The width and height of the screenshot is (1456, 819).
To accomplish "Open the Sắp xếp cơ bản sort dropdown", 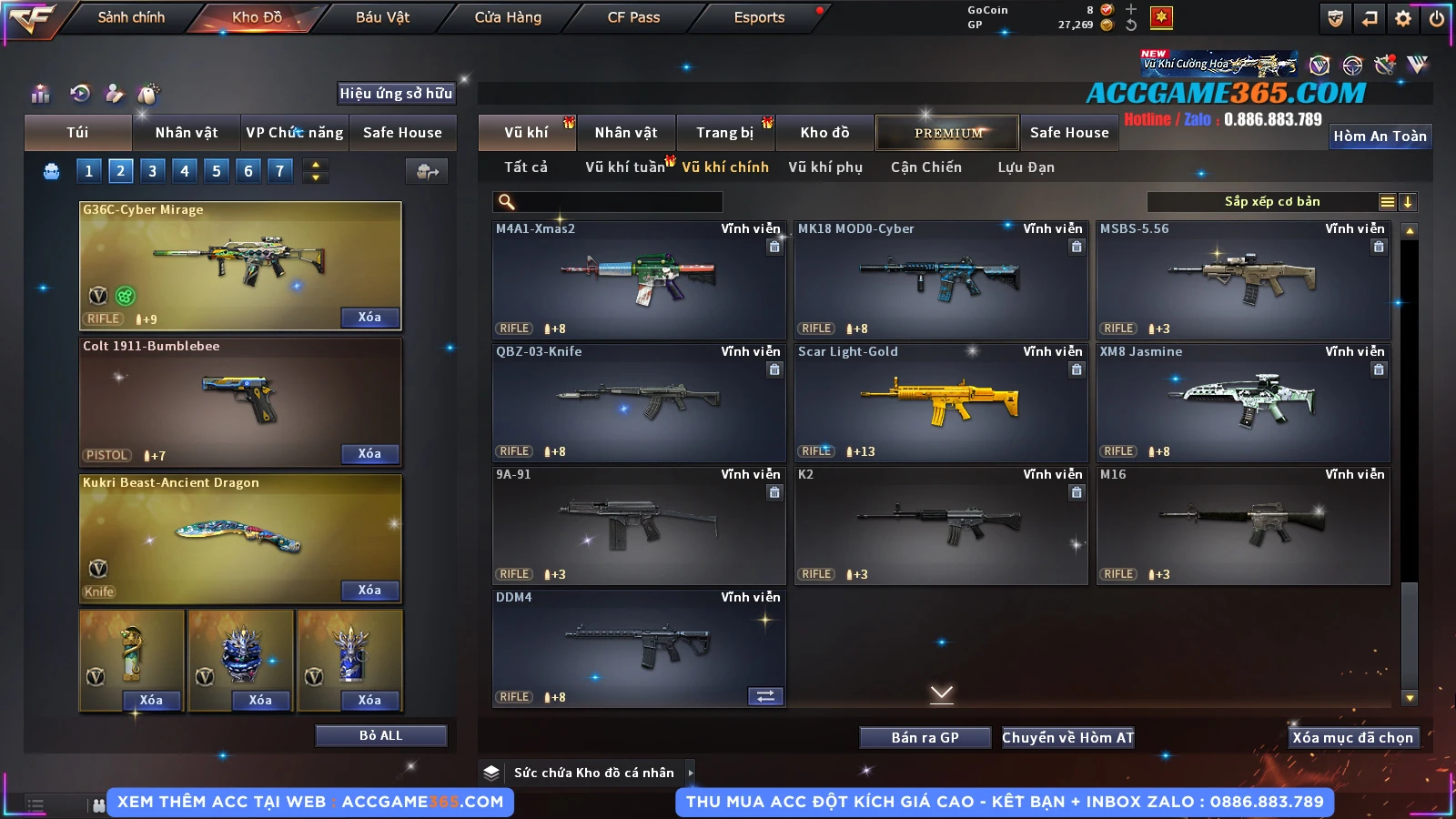I will [1271, 202].
